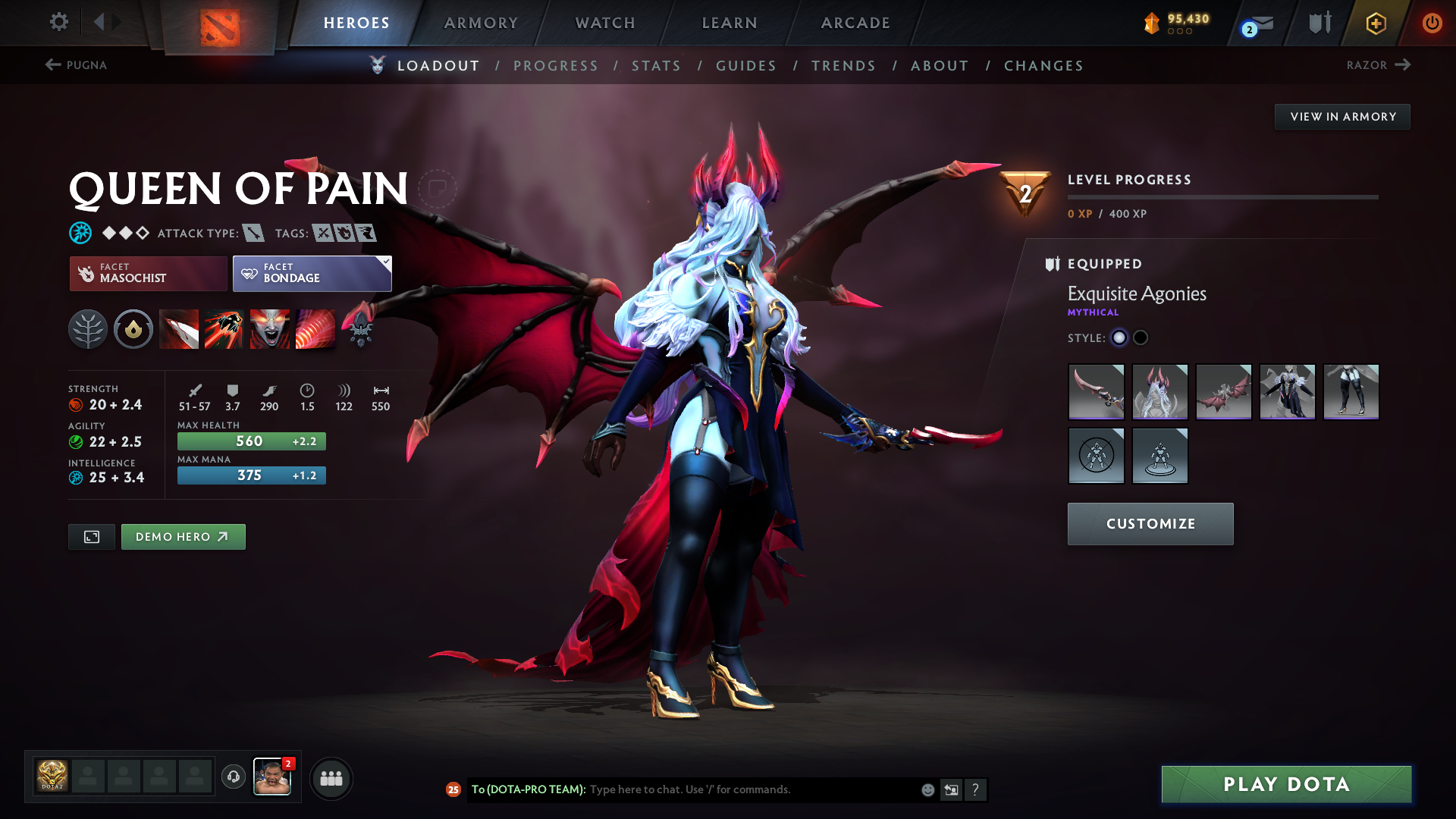Launch the Demo Hero mode
Screen dimensions: 1456x819
[x=183, y=537]
